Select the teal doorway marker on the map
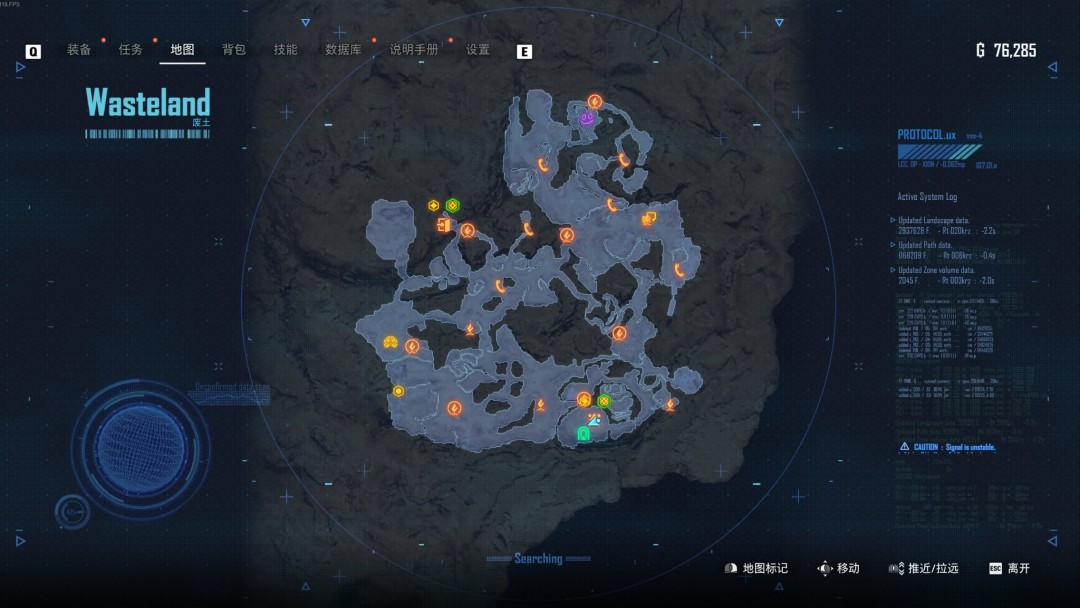 pos(584,434)
